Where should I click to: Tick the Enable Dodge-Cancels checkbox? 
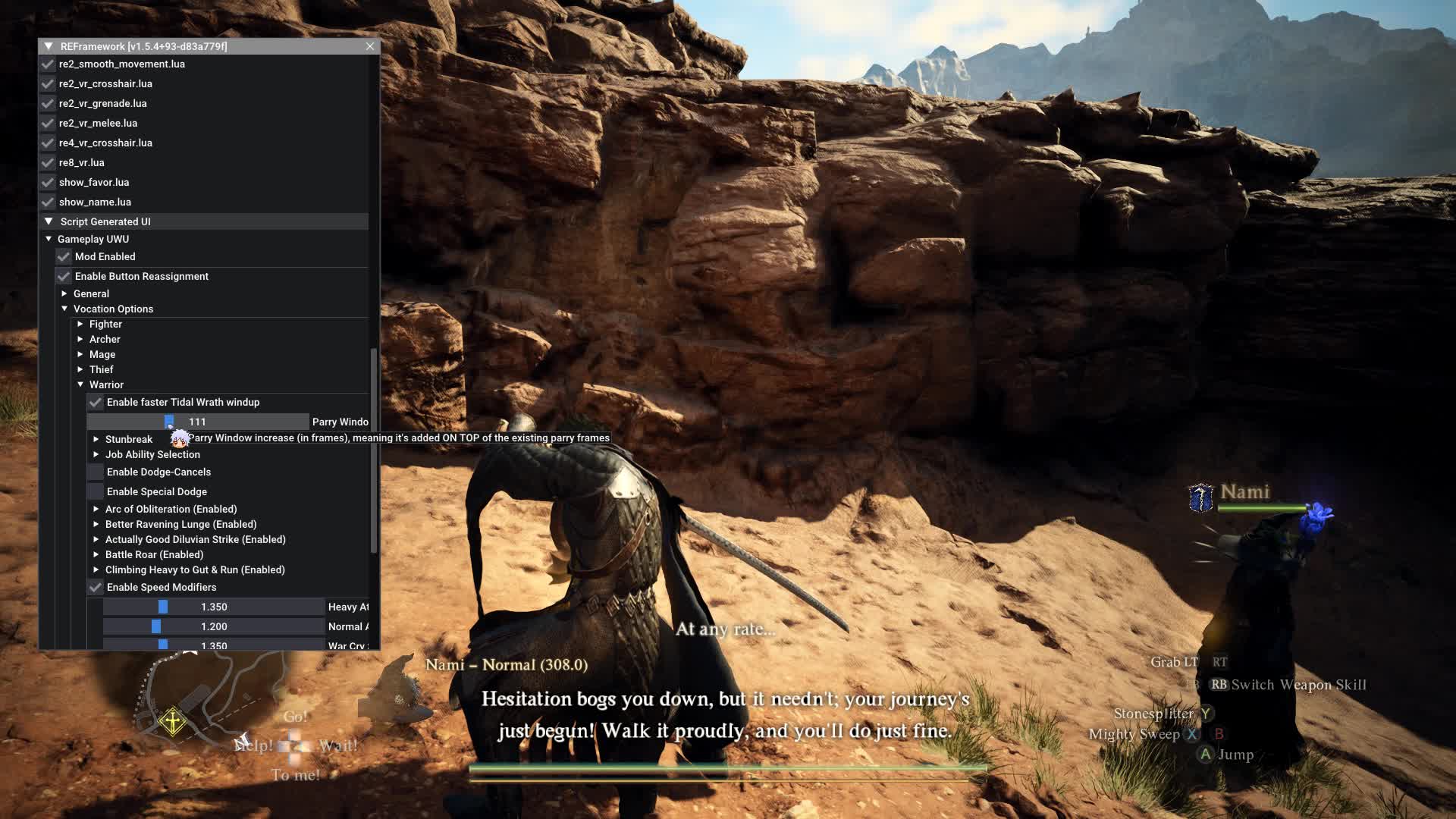(96, 472)
